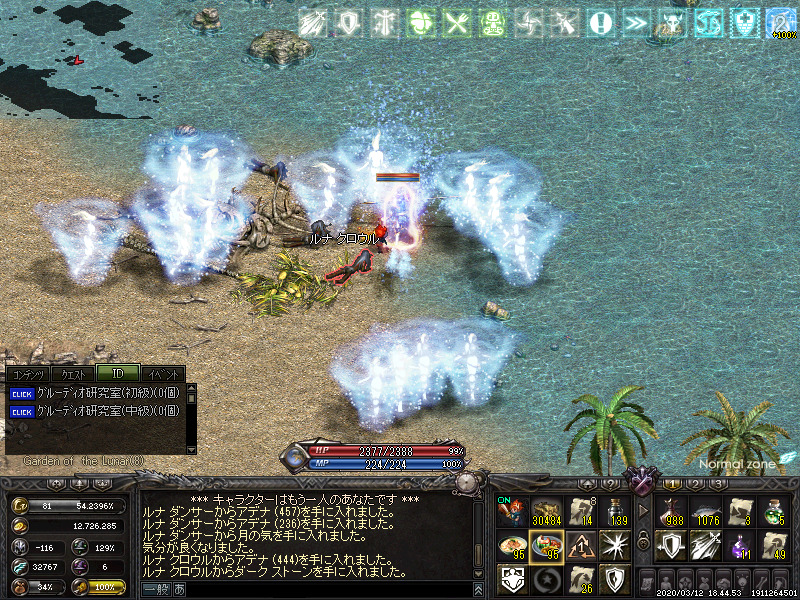The image size is (800, 600).
Task: Click the グルーディオ研究室(初級) CLICK button
Action: [x=21, y=393]
